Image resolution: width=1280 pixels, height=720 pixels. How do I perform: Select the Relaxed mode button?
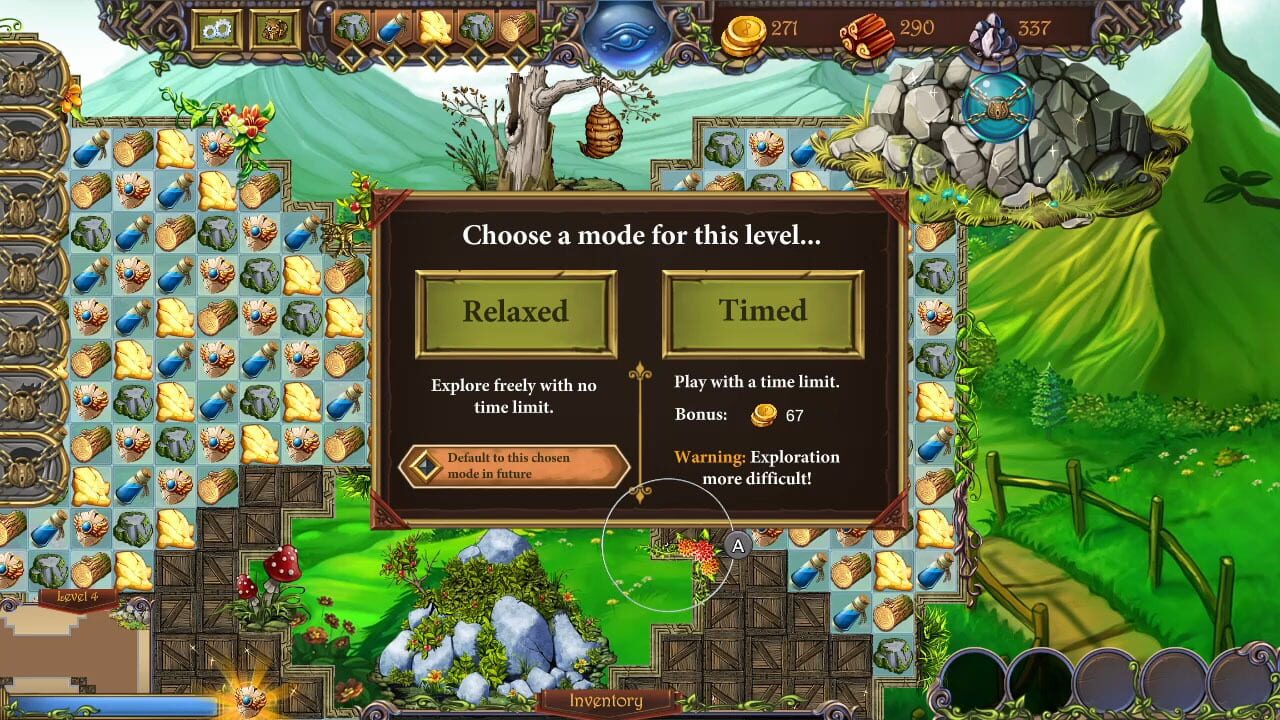[x=516, y=311]
